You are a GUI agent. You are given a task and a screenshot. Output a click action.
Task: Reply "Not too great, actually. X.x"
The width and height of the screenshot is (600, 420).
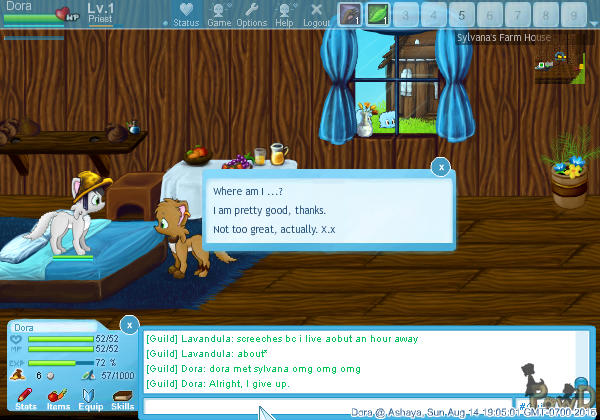[275, 229]
